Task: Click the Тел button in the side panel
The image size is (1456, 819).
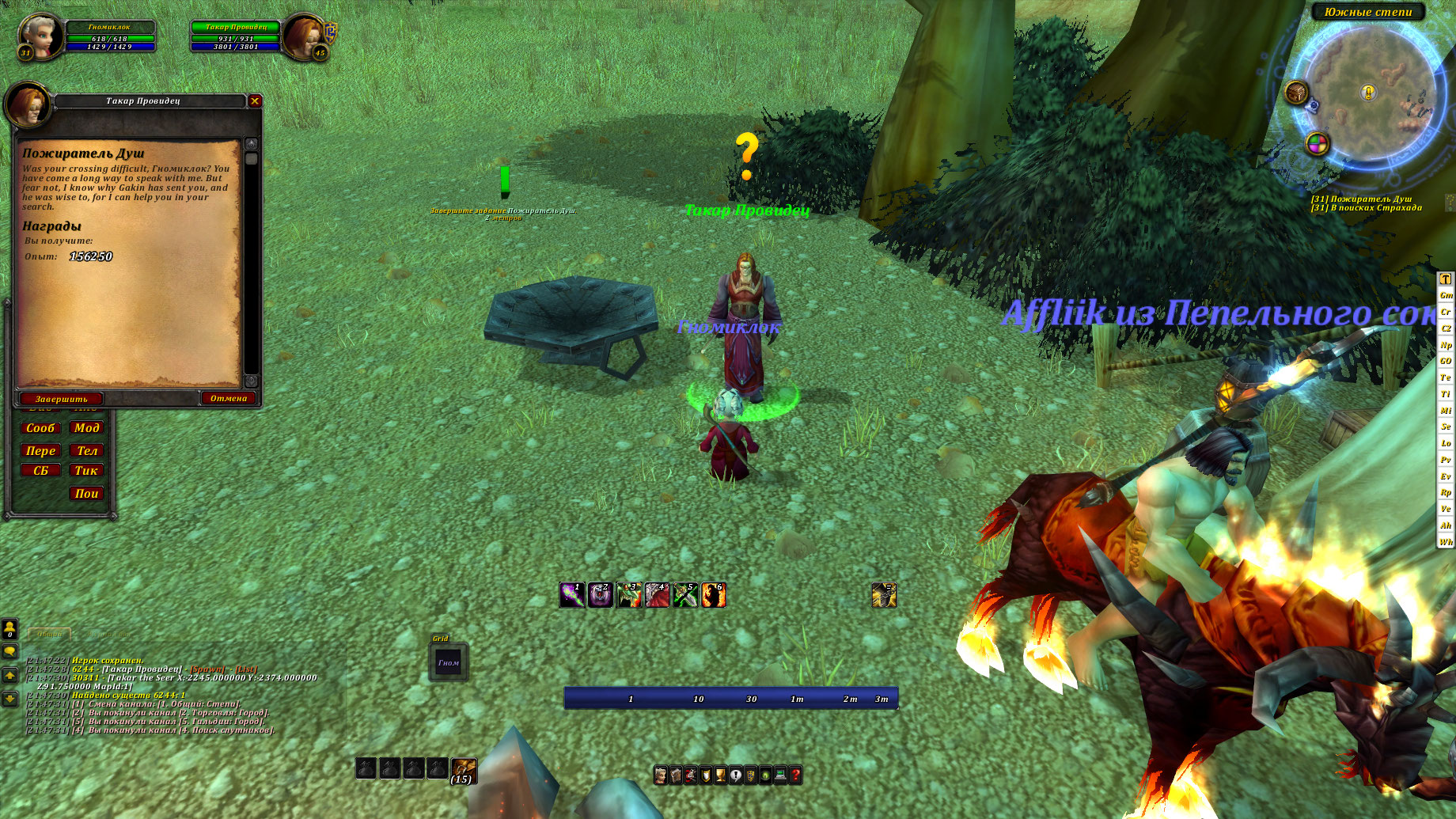Action: coord(86,451)
